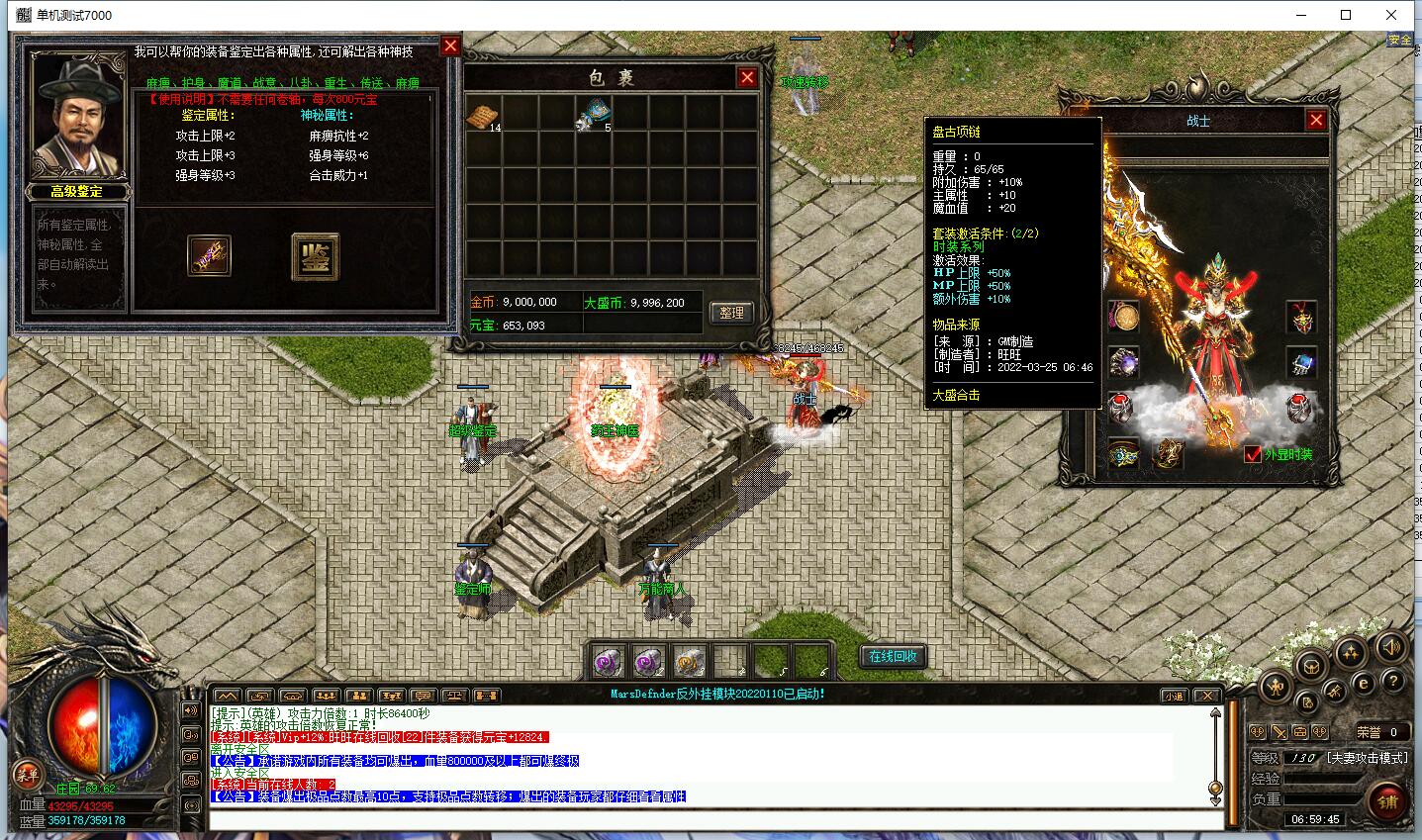Change the 夫妻攻击模式 attack mode
The image size is (1422, 840).
1367,758
